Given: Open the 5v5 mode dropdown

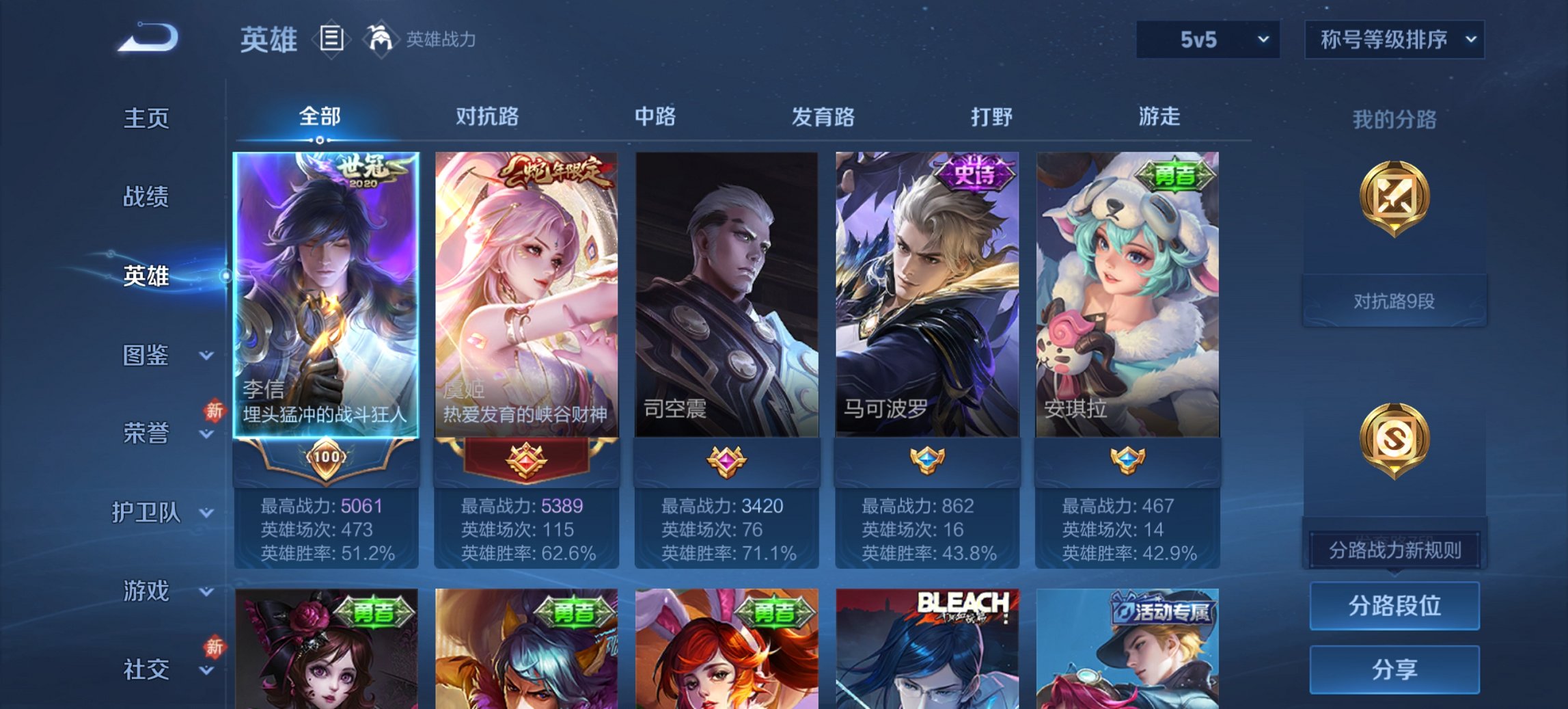Looking at the screenshot, I should point(1207,39).
